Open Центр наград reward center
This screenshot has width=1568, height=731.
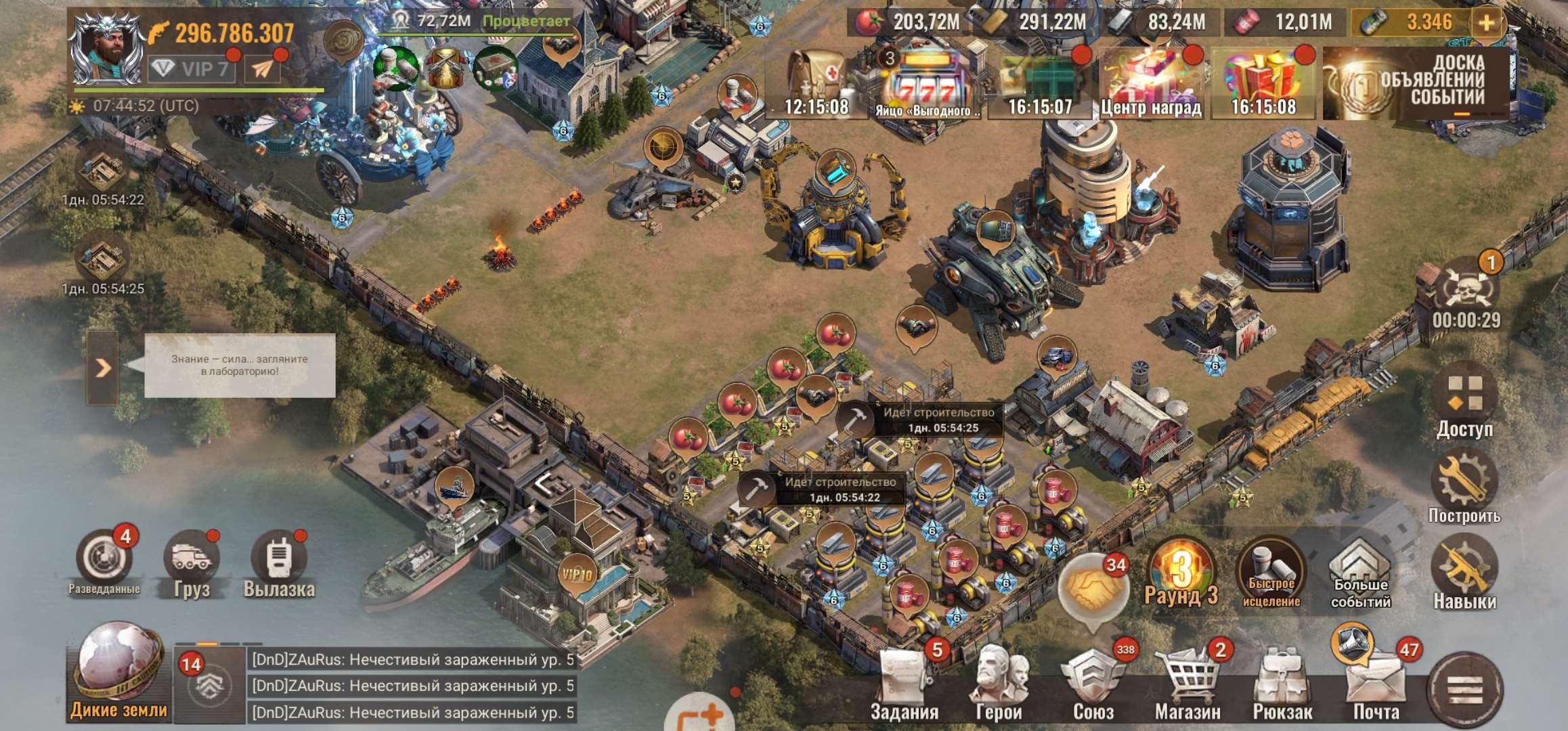1151,83
